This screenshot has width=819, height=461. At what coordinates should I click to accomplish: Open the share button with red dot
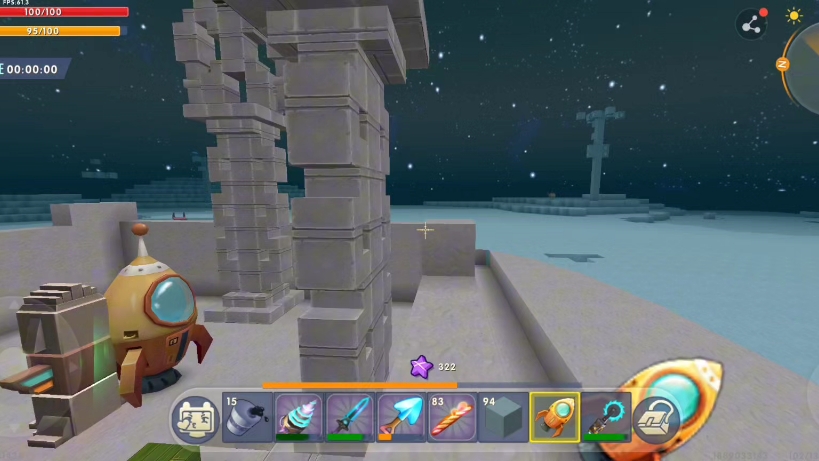tap(751, 24)
